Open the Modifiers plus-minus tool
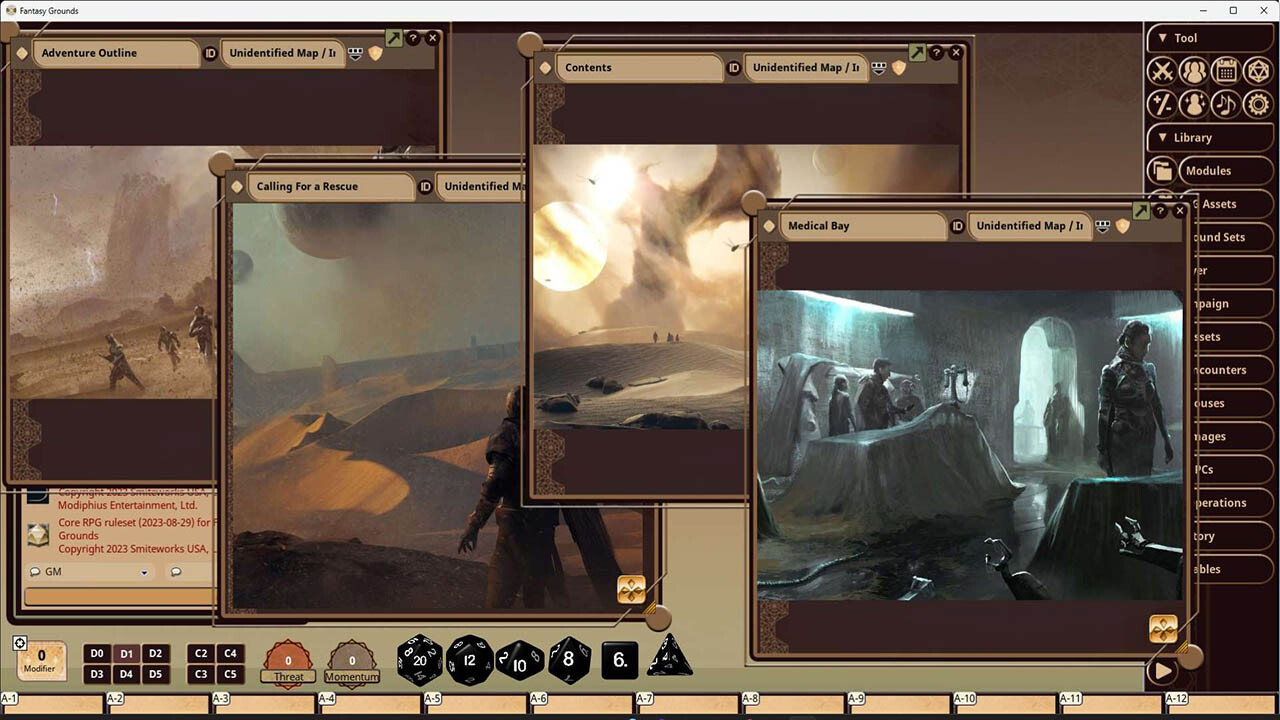Viewport: 1280px width, 720px height. coord(1163,104)
